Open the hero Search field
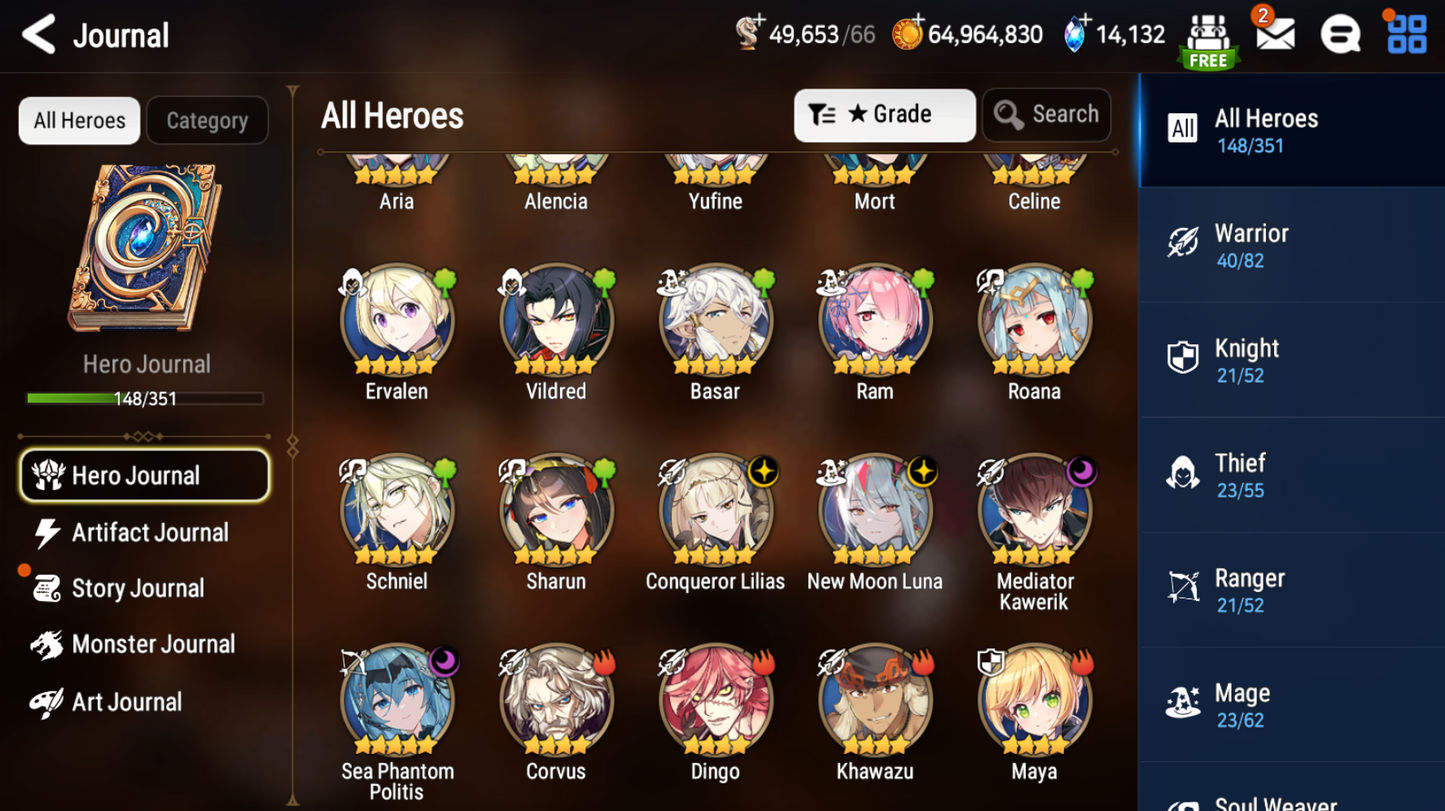The width and height of the screenshot is (1445, 811). click(x=1046, y=115)
